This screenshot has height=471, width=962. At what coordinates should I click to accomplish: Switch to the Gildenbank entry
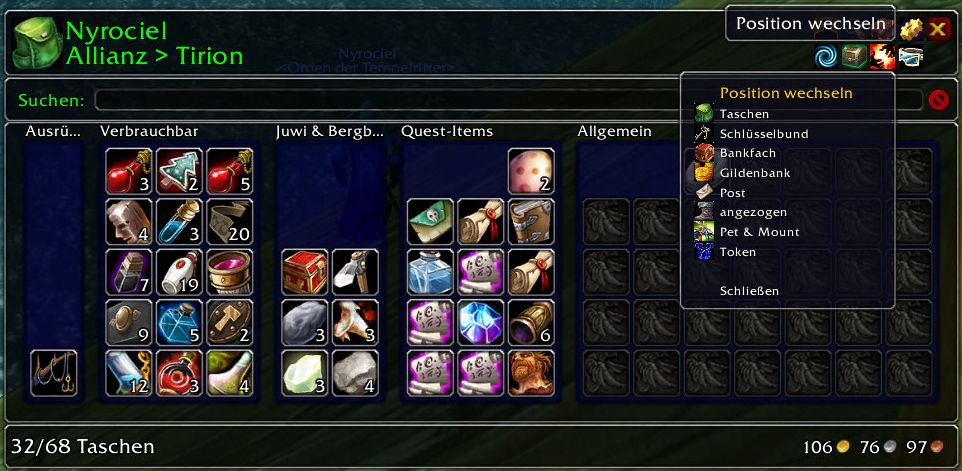[x=754, y=173]
